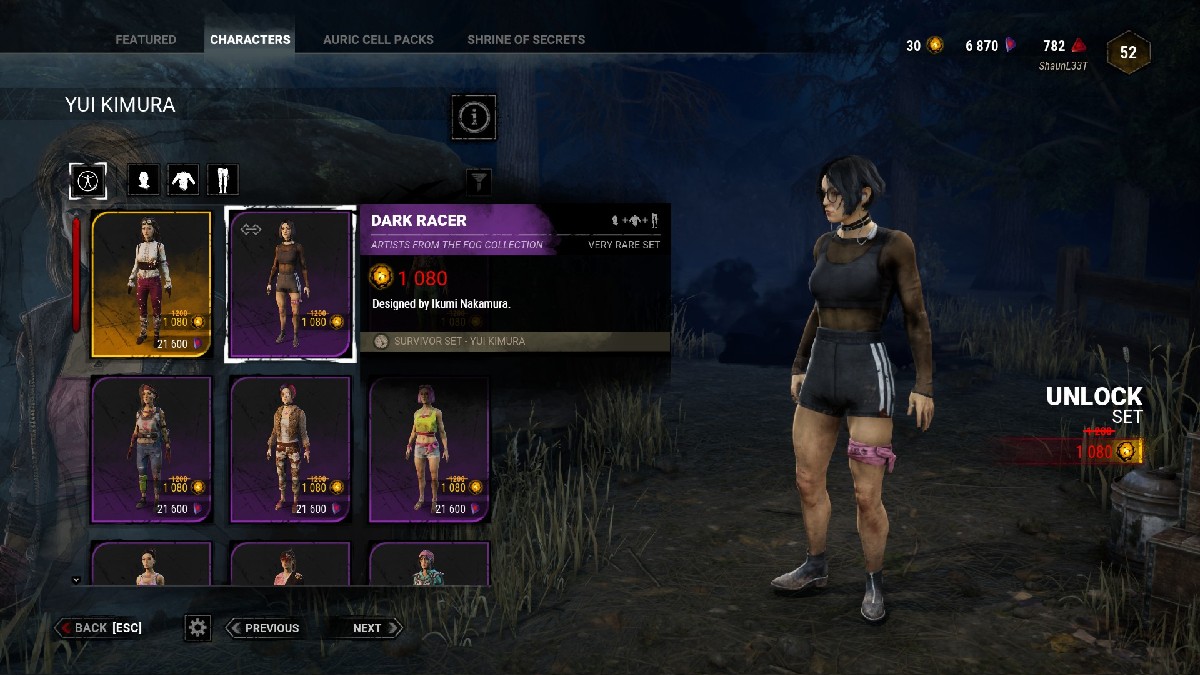Open the funnel filter options
This screenshot has height=675, width=1200.
coord(480,181)
